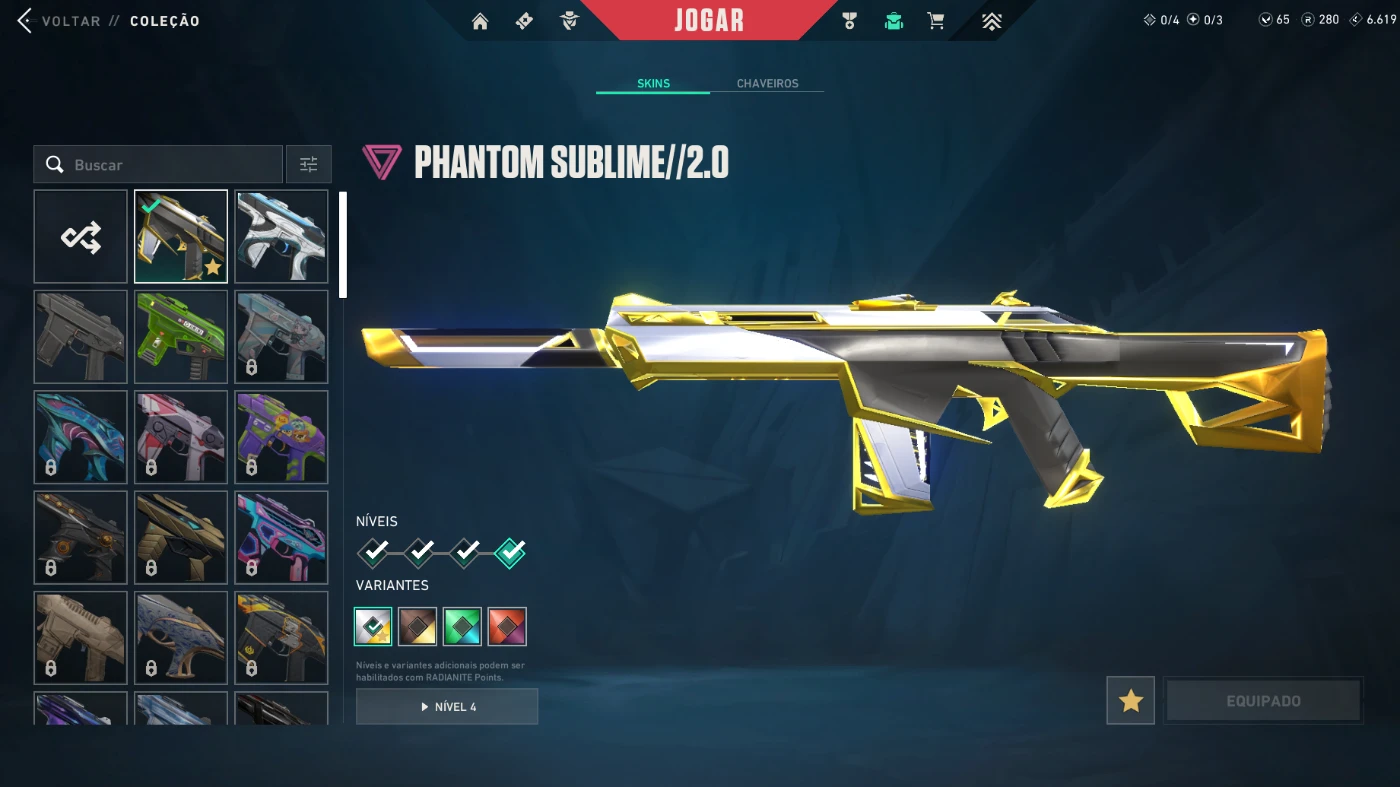Viewport: 1400px width, 787px height.
Task: Select the purple sticker Phantom skin thumbnail
Action: [282, 437]
